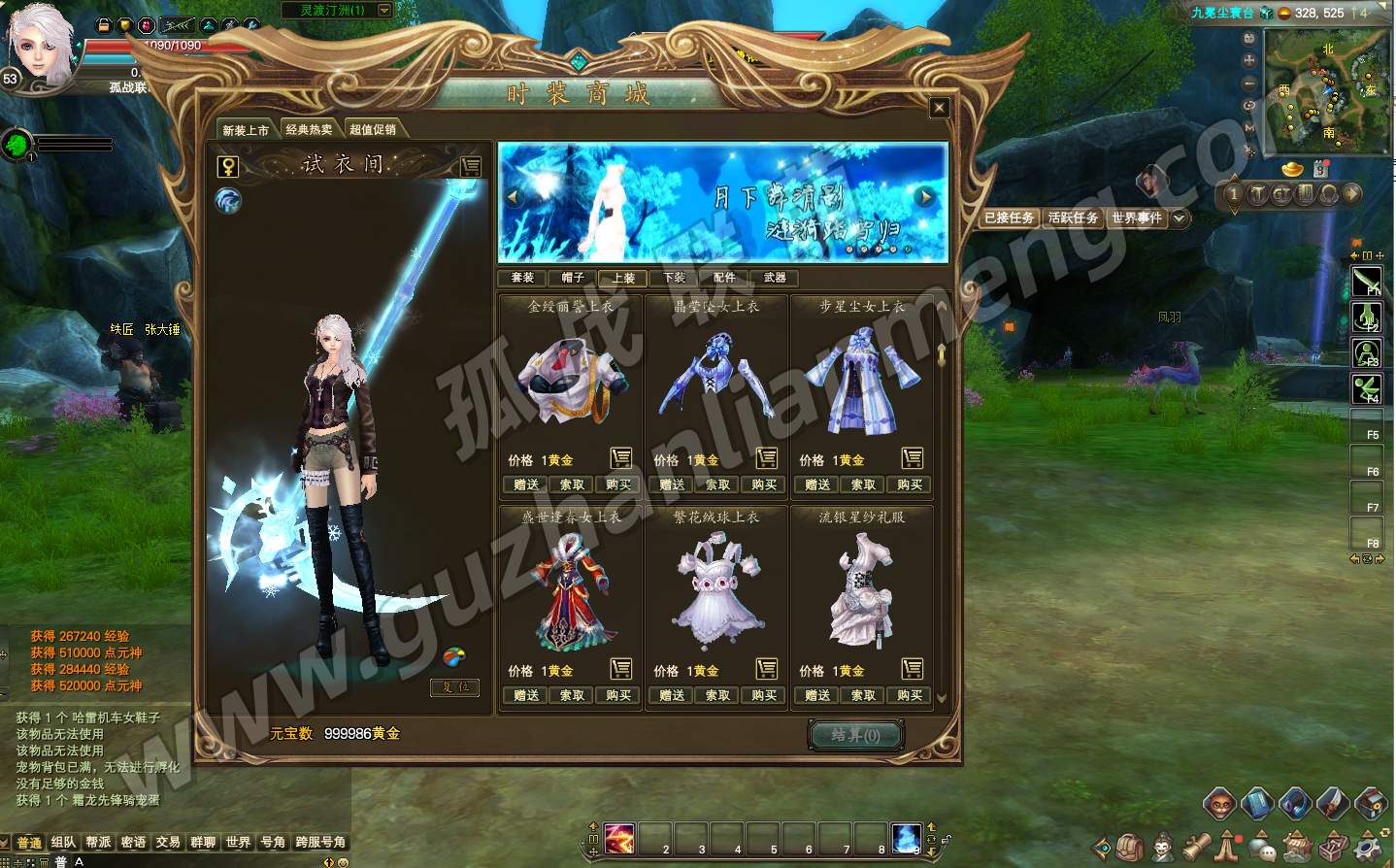Click the 结算(0) checkout button
The height and width of the screenshot is (868, 1396).
coord(855,735)
